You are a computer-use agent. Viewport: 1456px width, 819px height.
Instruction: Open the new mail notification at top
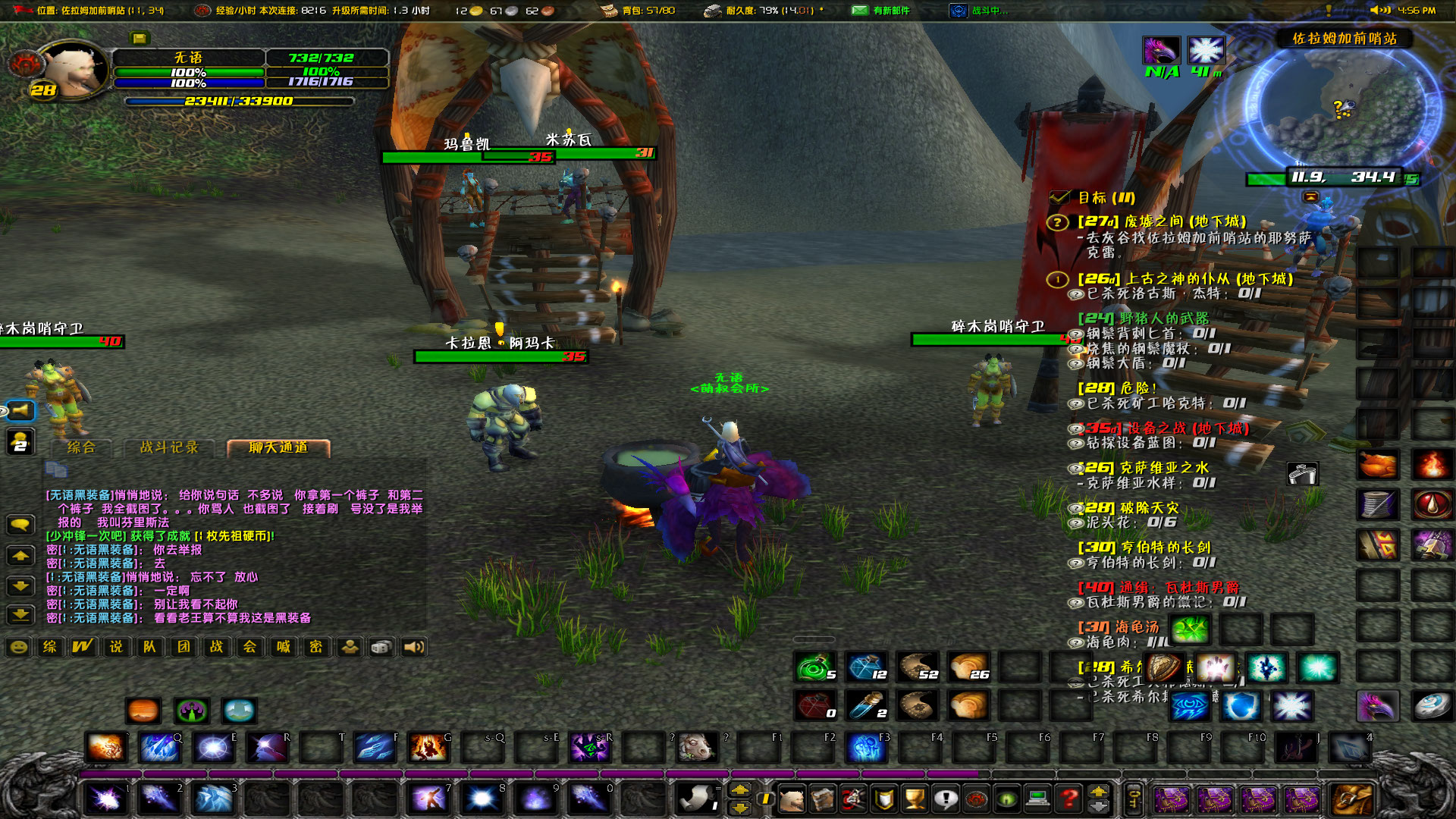click(859, 11)
